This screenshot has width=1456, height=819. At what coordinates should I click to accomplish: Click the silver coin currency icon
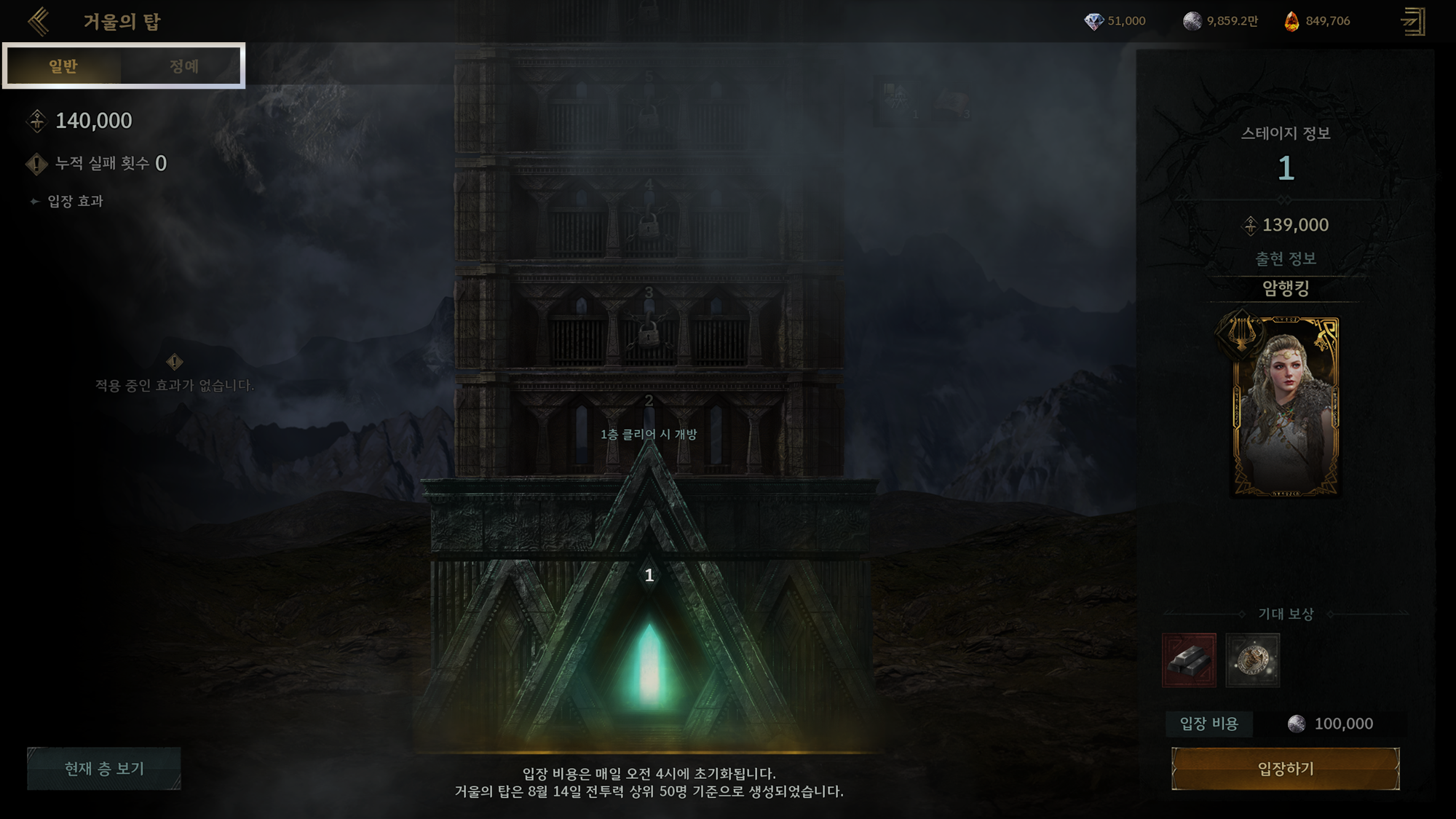pos(1192,21)
